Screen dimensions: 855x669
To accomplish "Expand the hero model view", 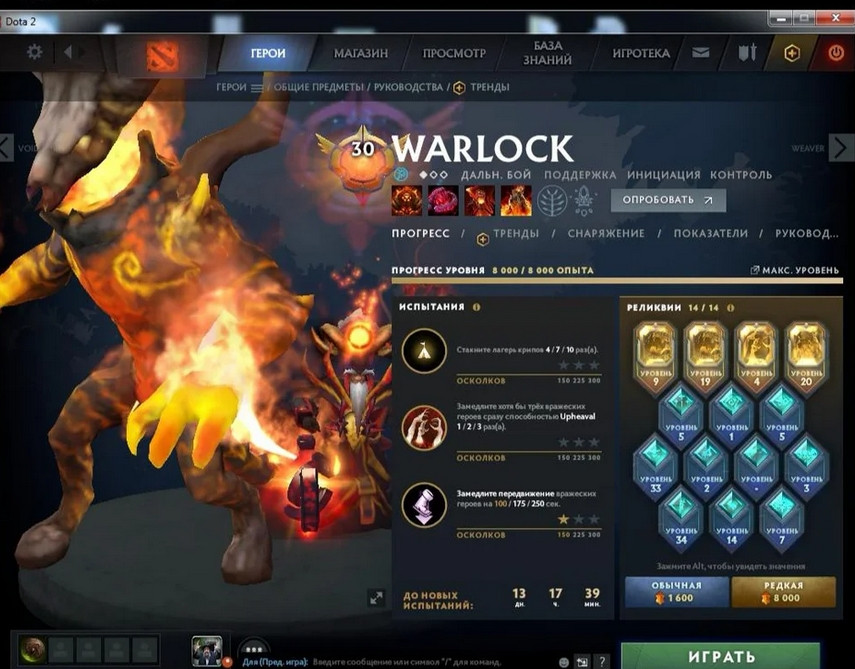I will click(376, 598).
